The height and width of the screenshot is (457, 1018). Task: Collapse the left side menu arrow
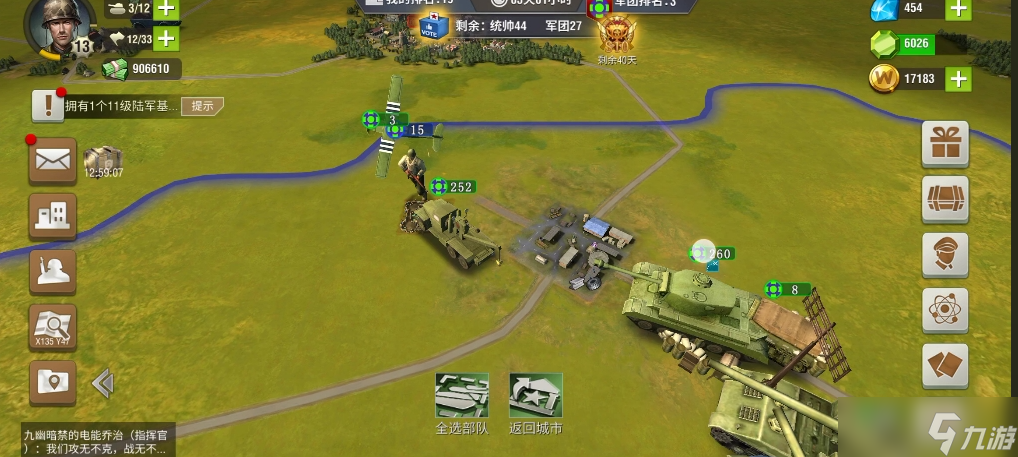pos(102,383)
